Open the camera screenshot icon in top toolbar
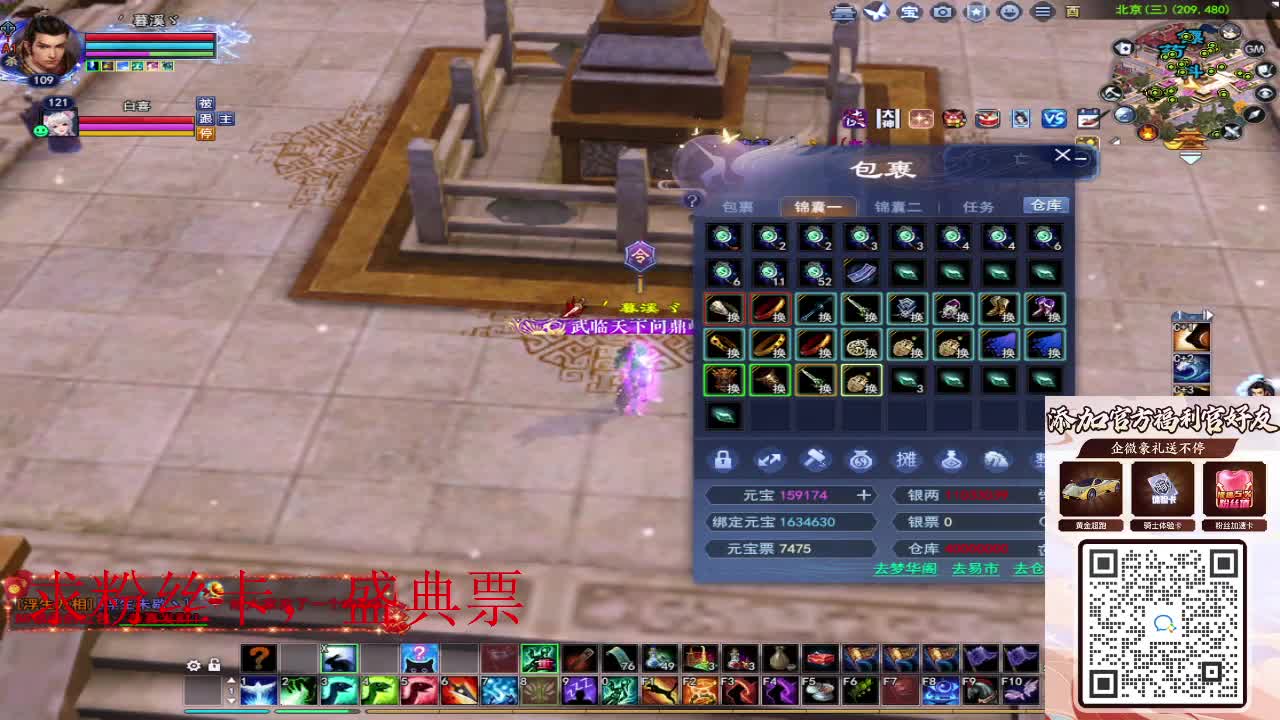The image size is (1280, 720). point(941,11)
